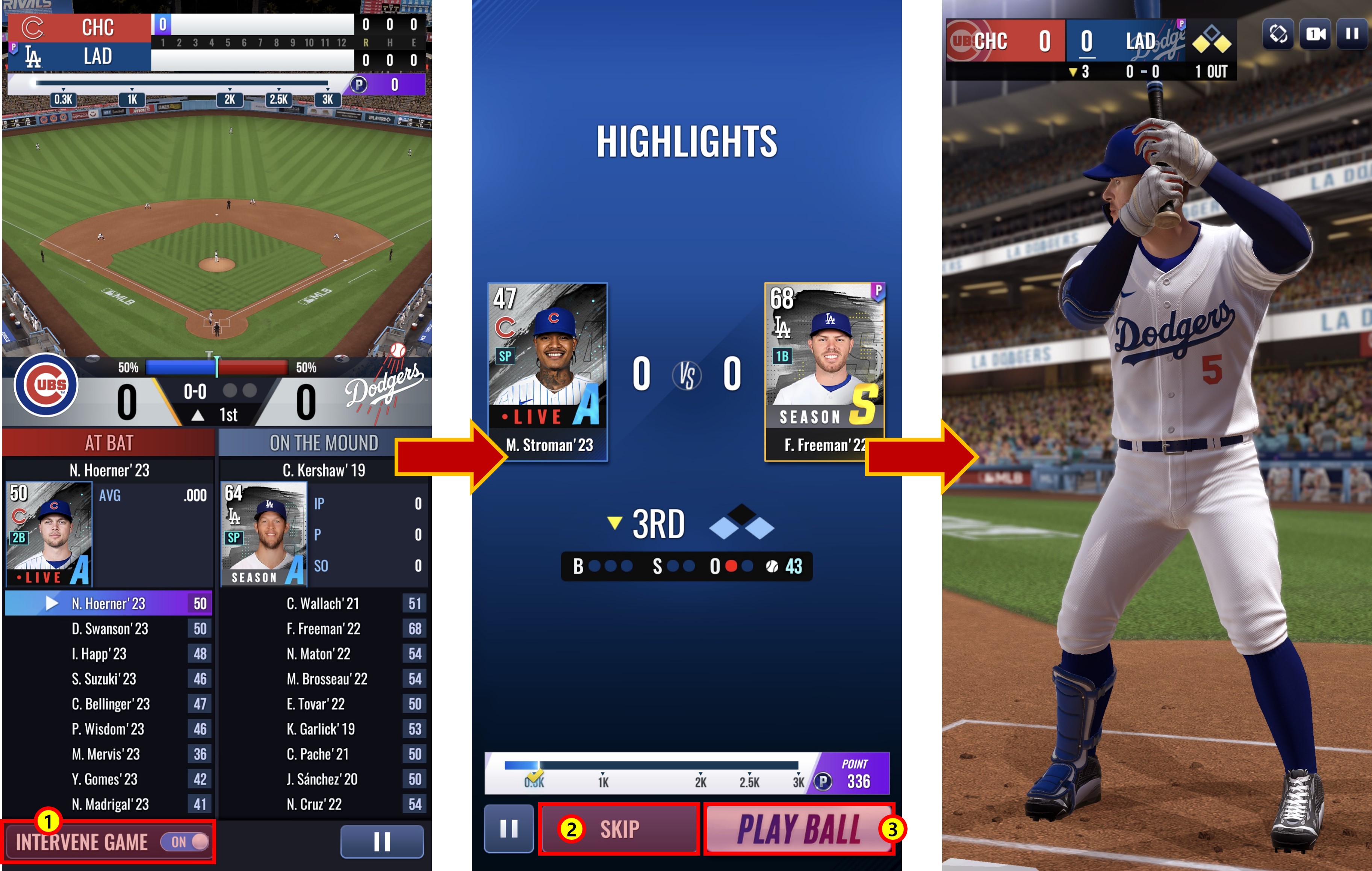Rotate screen orientation with the phone icon
1372x871 pixels.
coord(1278,35)
